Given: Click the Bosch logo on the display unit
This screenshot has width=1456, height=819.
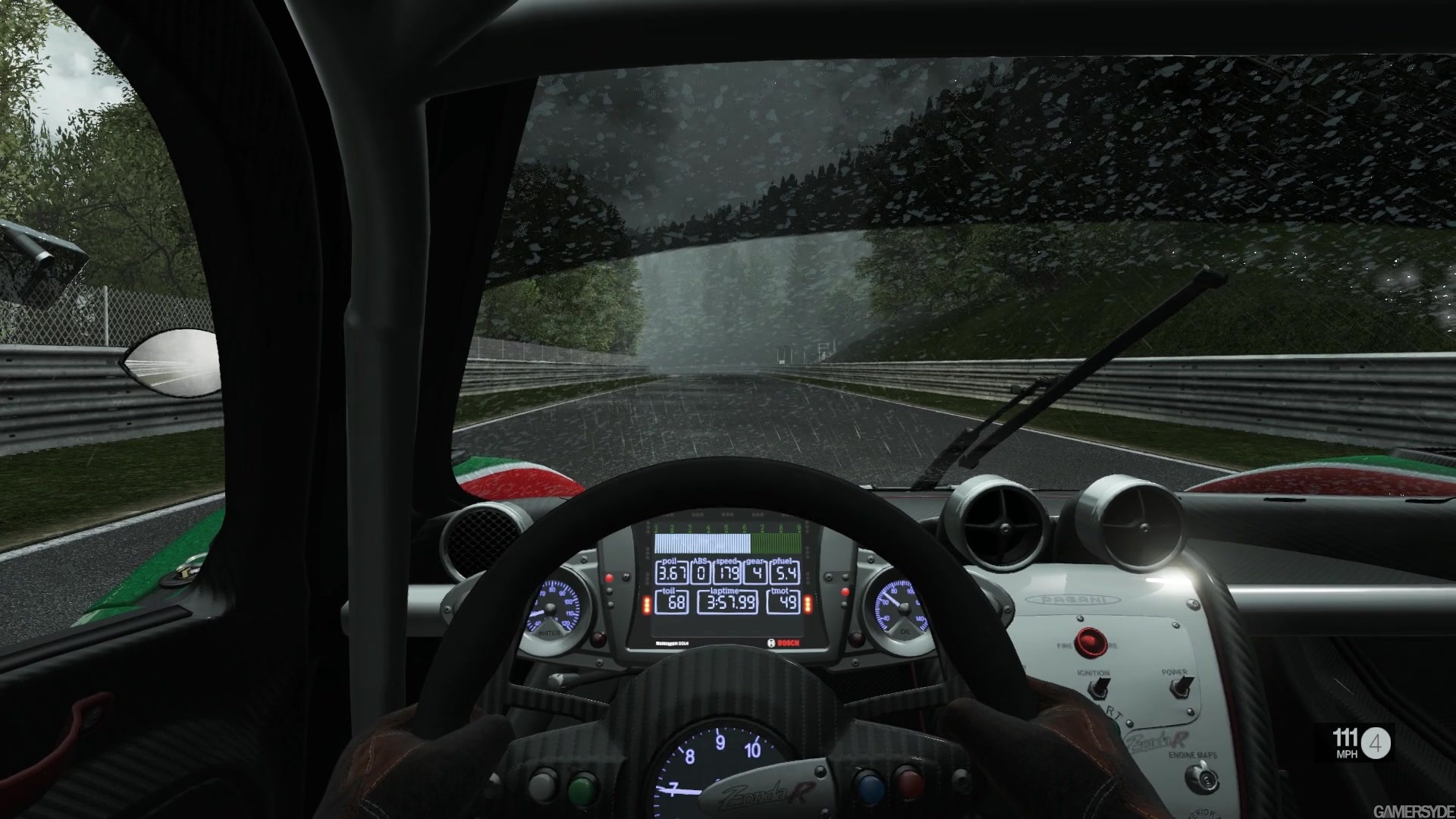Looking at the screenshot, I should click(784, 643).
